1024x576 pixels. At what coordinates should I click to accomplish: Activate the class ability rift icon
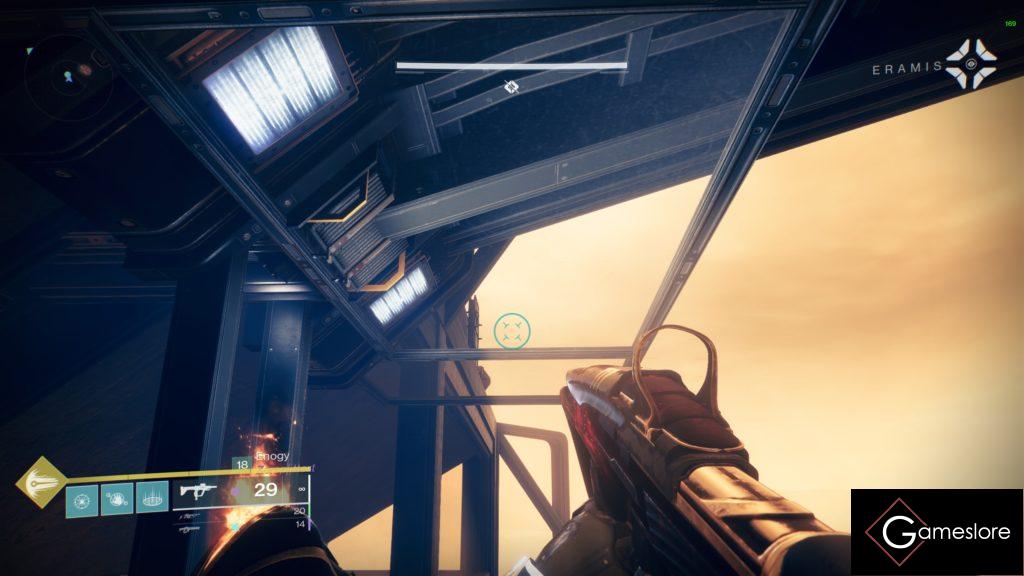pyautogui.click(x=152, y=498)
